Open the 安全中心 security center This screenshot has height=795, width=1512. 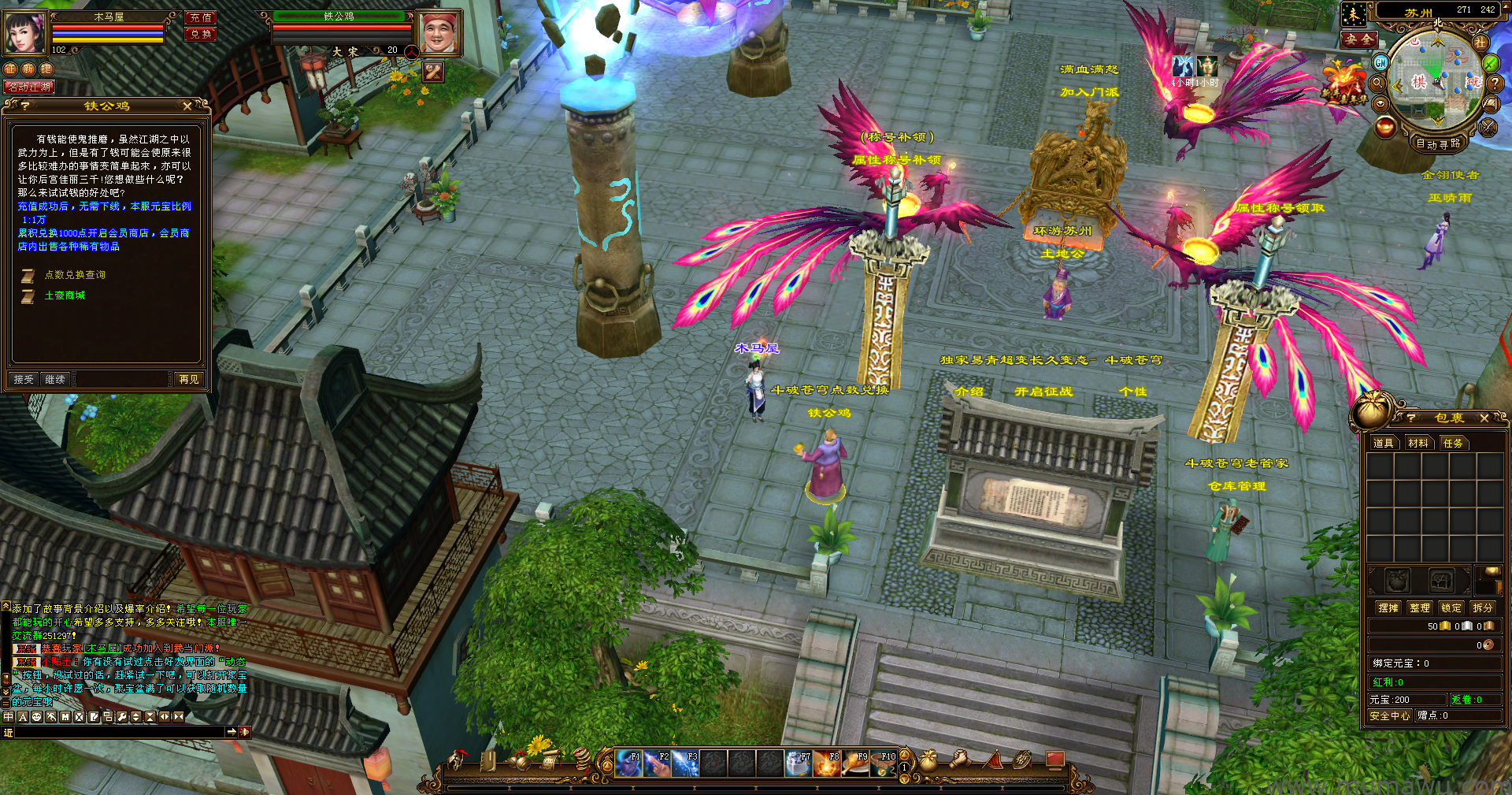point(1390,715)
